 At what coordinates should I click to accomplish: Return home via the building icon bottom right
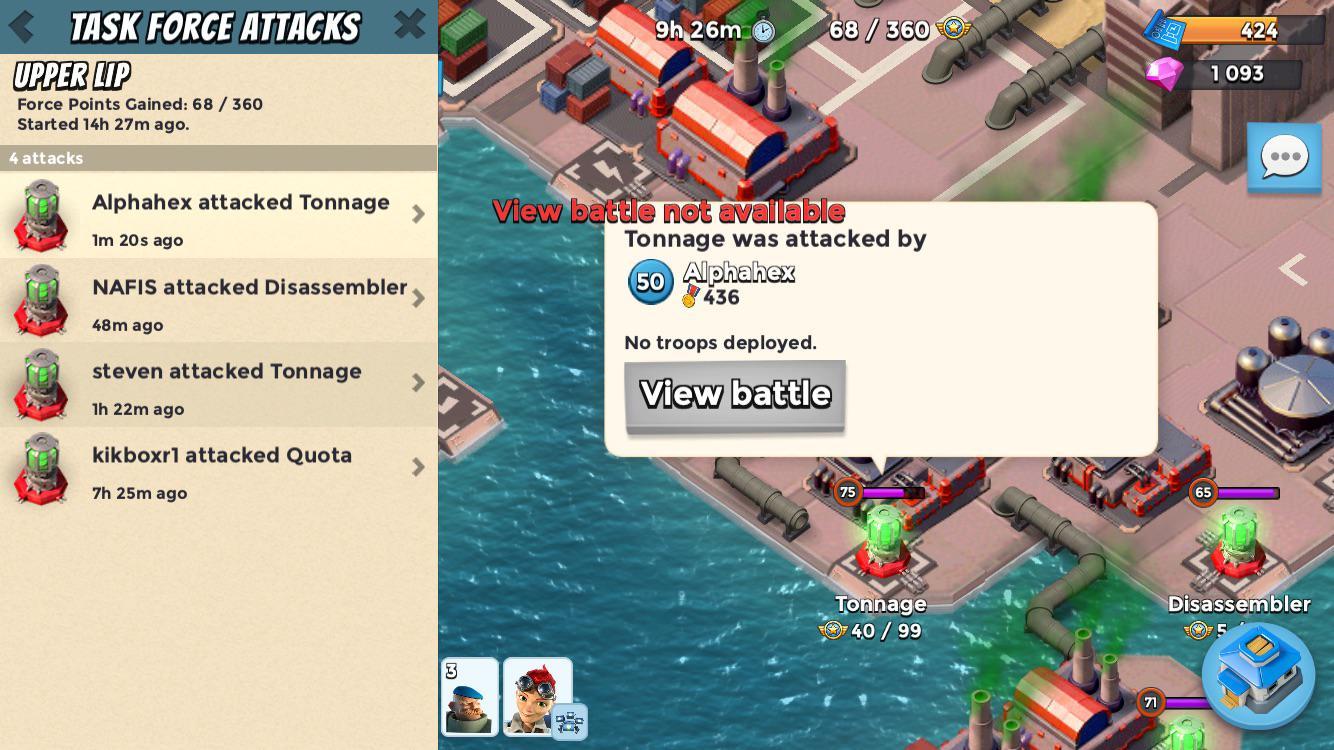[1258, 676]
